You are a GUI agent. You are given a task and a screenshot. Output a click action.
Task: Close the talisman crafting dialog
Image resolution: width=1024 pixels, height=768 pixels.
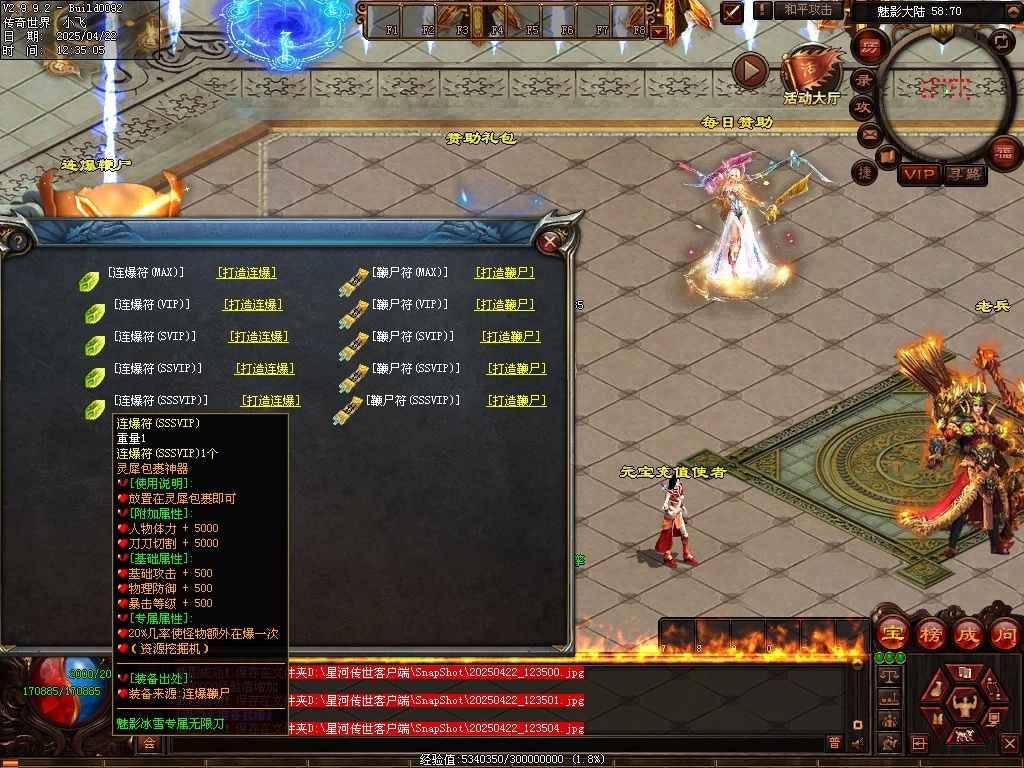click(549, 241)
